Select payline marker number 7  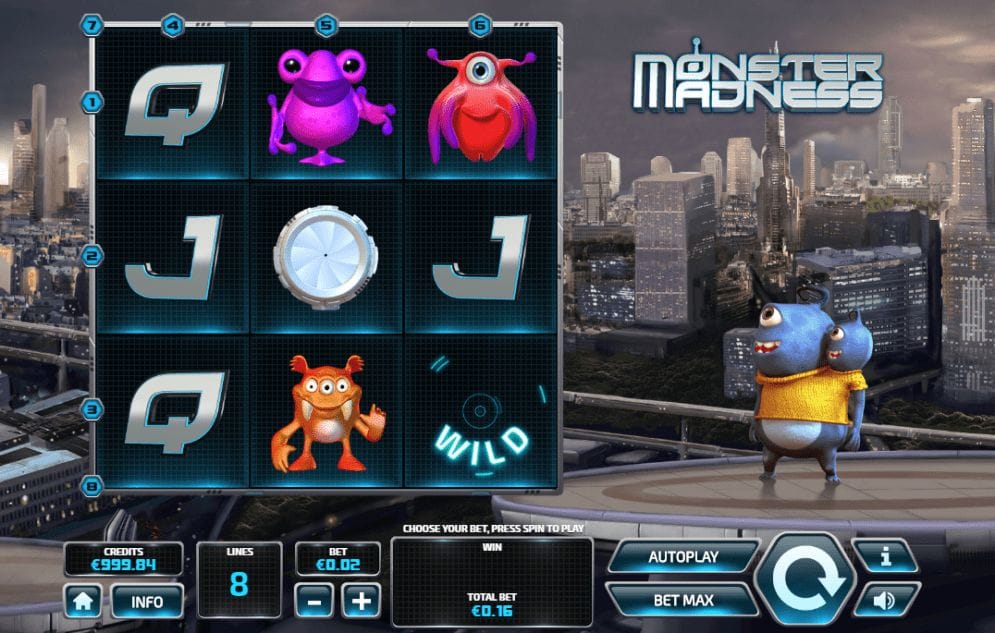[x=93, y=24]
